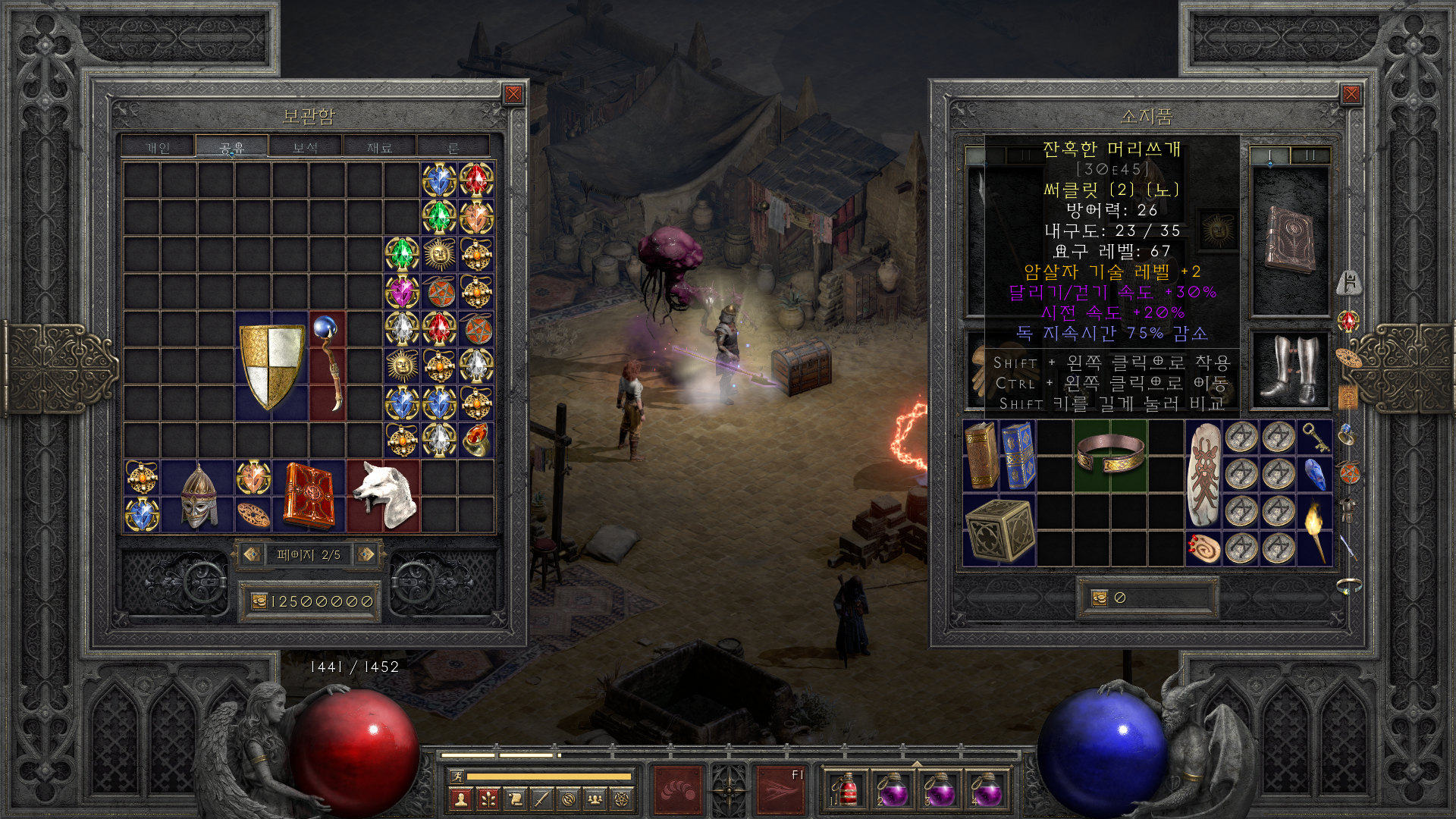Go to the previous stash page

(x=252, y=554)
